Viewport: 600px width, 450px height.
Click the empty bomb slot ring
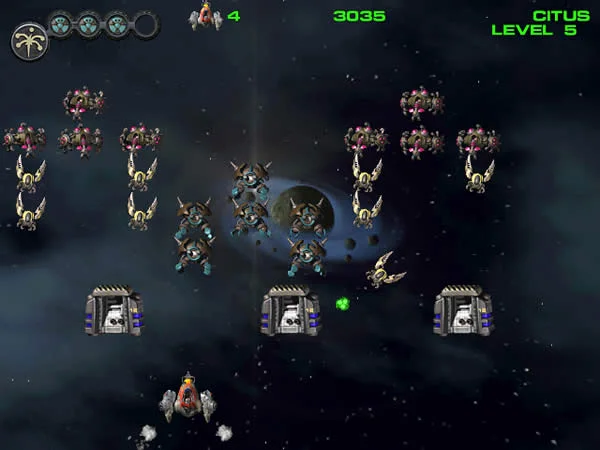(x=146, y=24)
